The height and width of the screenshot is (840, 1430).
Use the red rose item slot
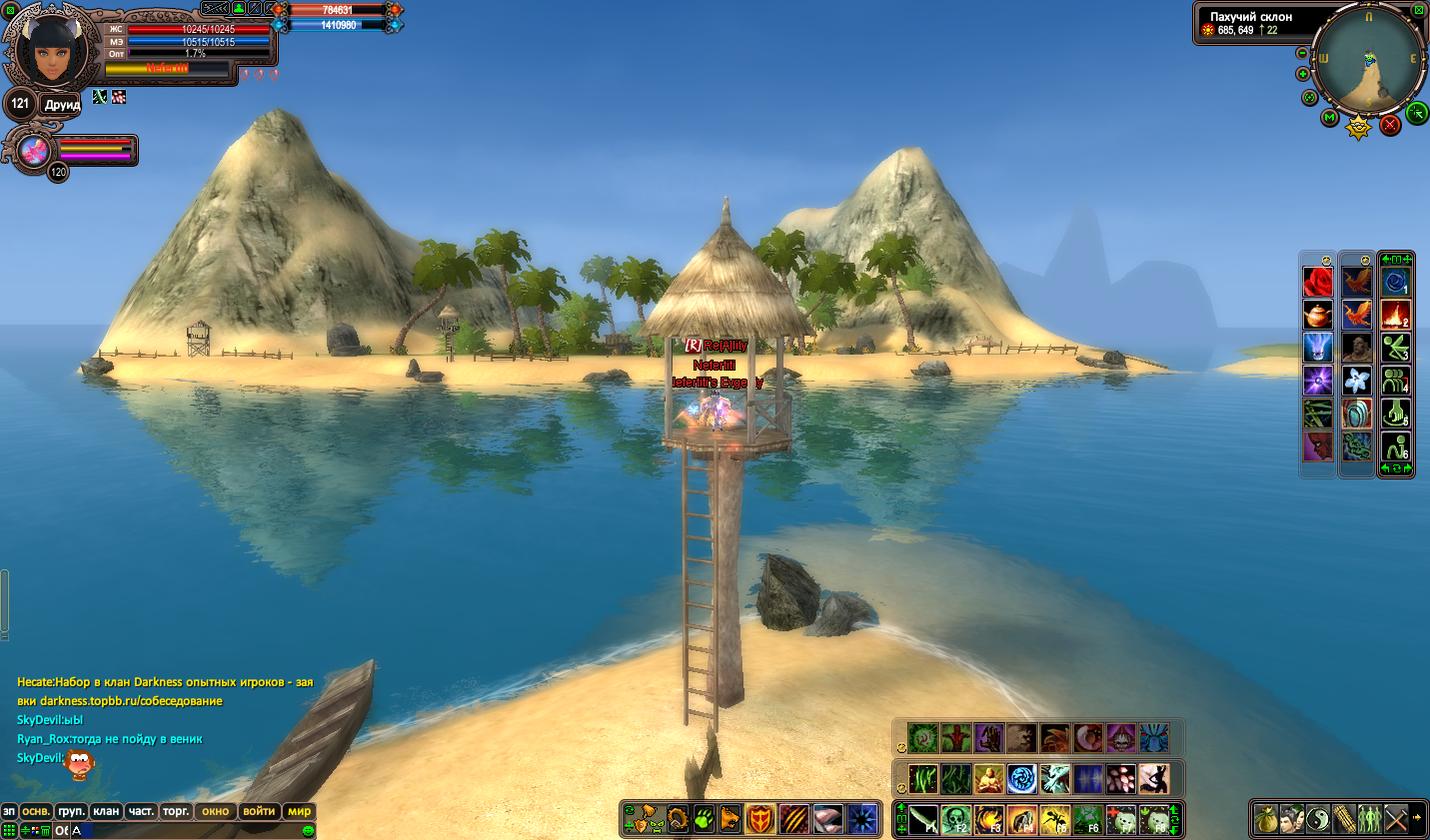pos(1318,283)
